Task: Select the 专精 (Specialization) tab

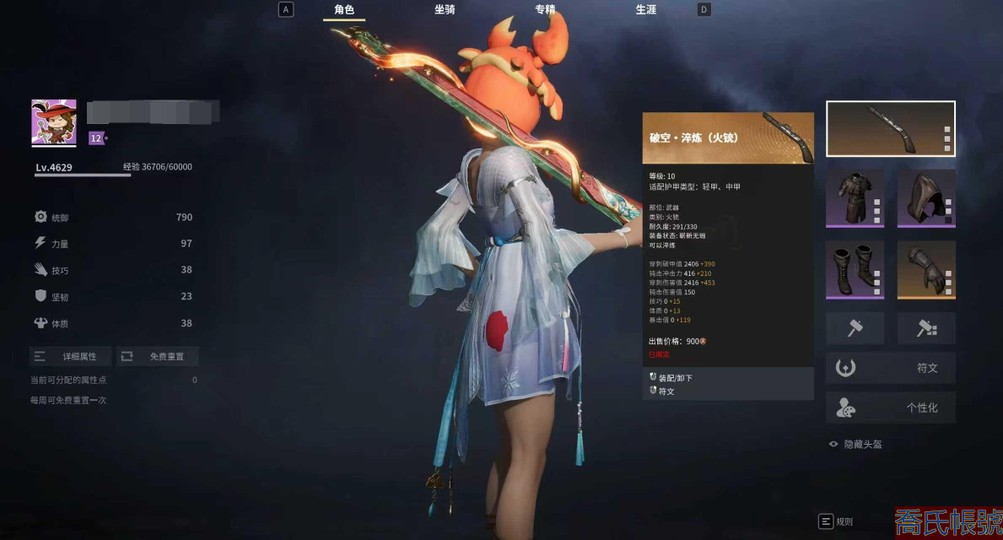Action: [x=545, y=10]
